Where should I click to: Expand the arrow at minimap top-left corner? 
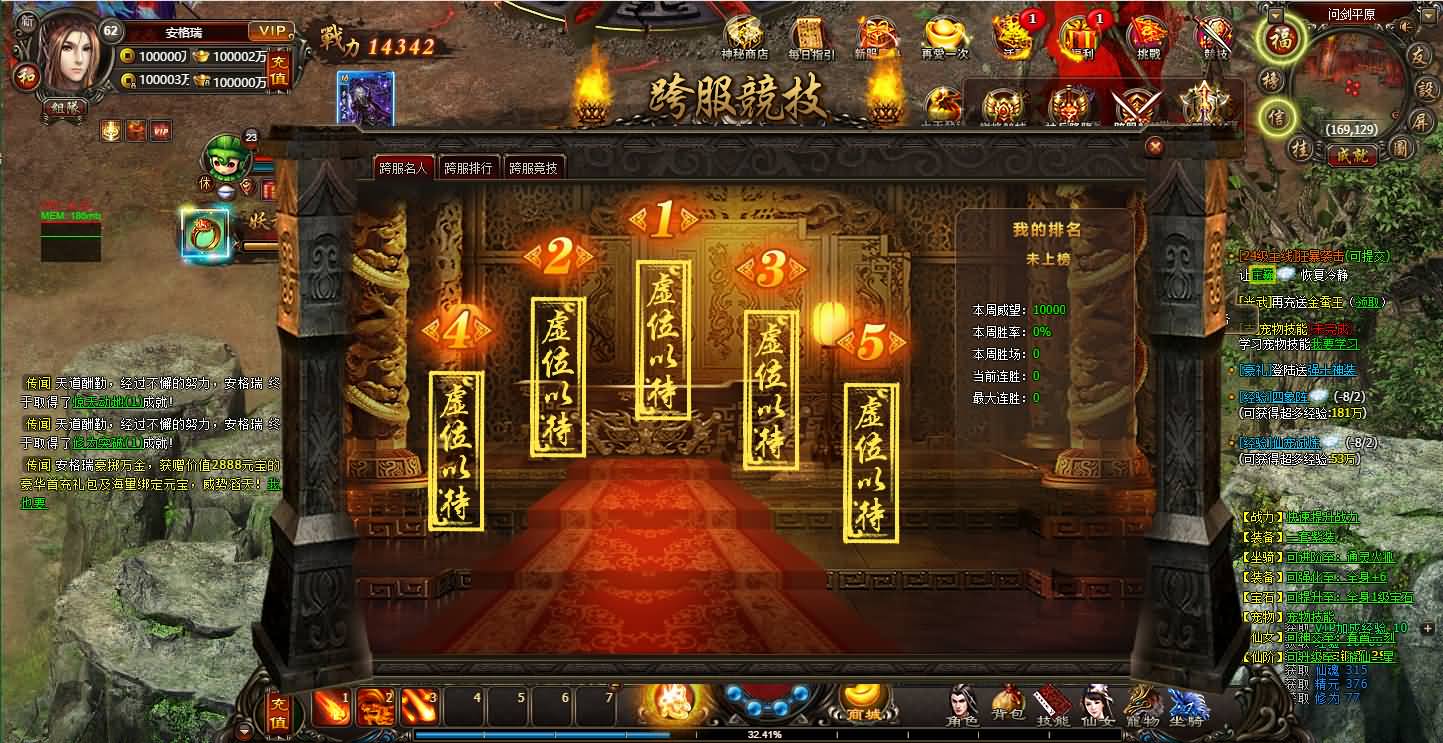click(1275, 16)
